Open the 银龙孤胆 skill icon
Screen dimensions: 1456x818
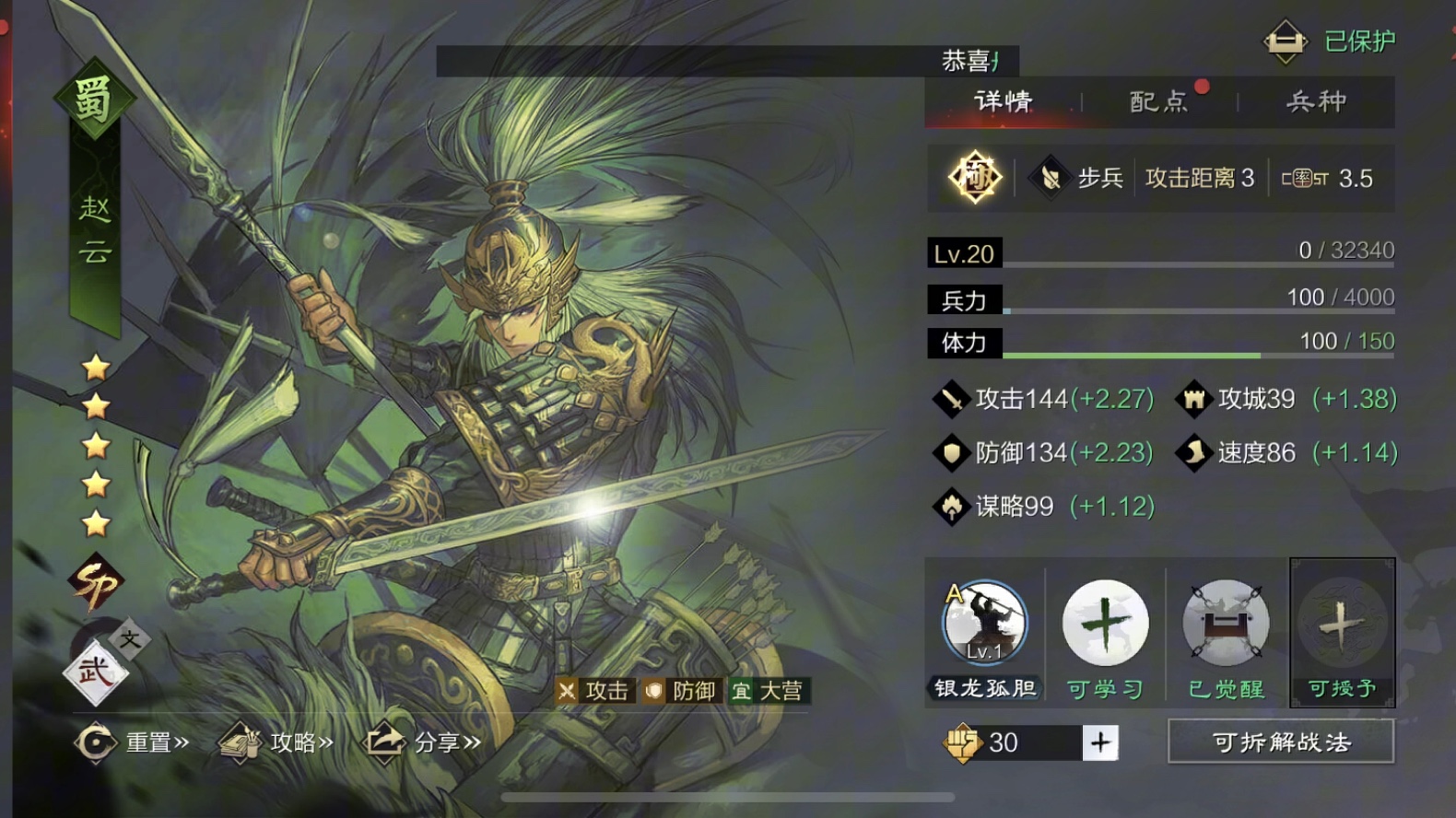[x=984, y=624]
